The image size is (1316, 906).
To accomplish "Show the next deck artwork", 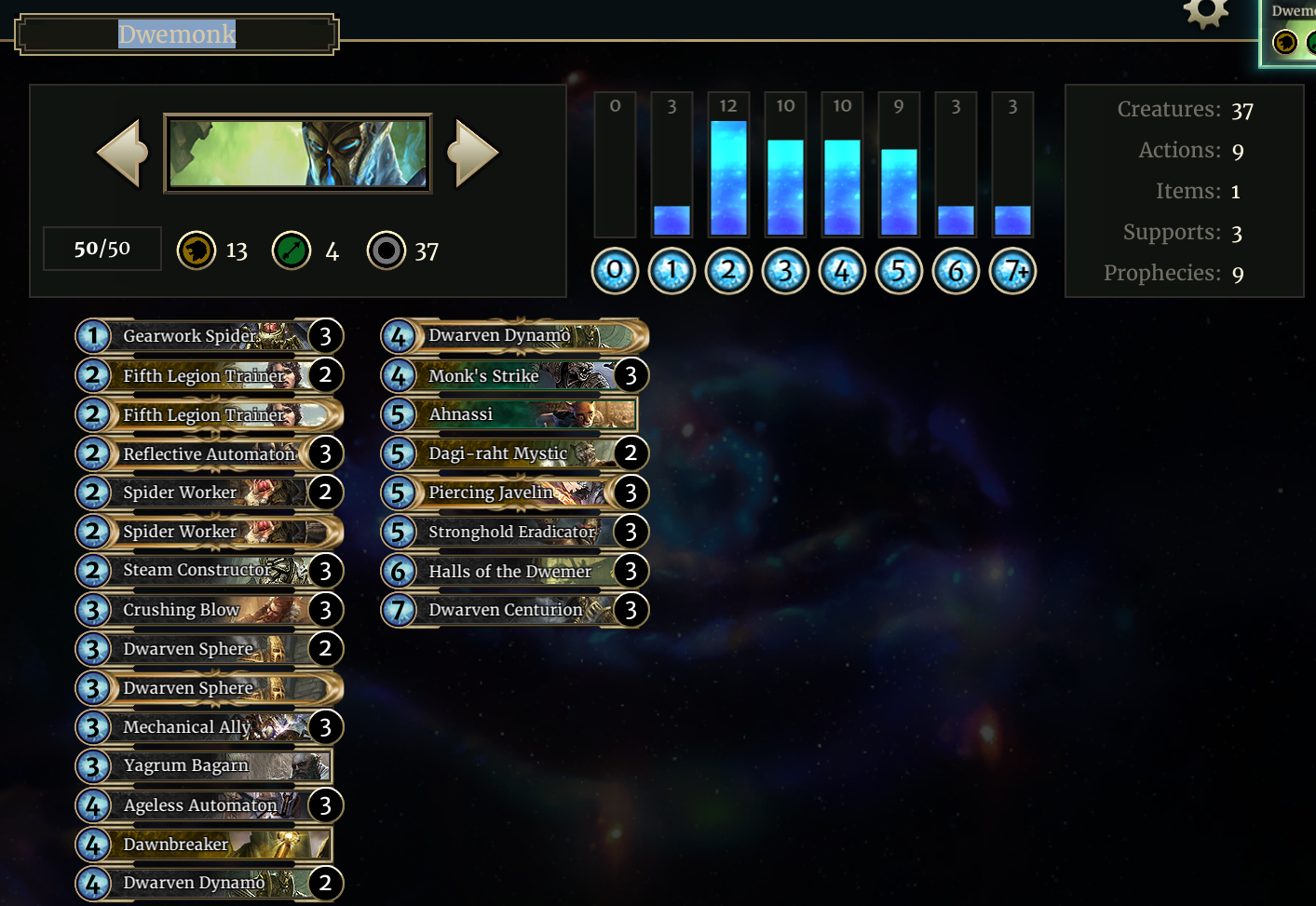I will (474, 153).
